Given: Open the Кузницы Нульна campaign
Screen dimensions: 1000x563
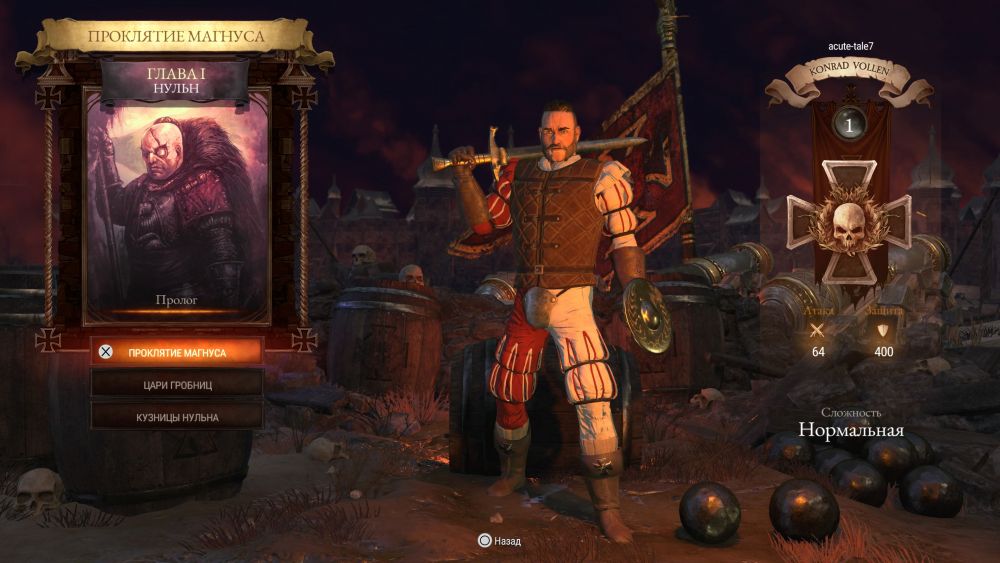Looking at the screenshot, I should (177, 416).
